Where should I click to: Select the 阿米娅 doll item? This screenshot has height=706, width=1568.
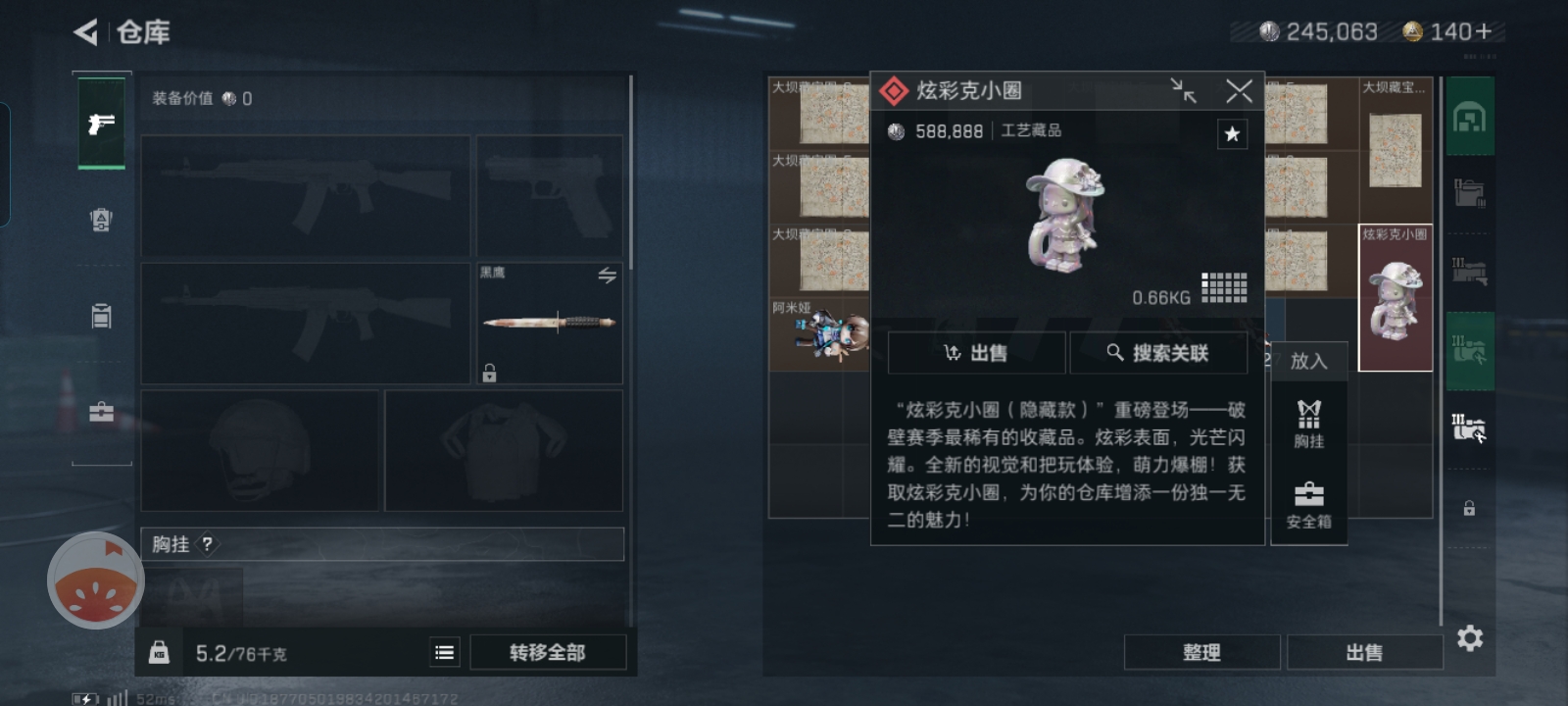(x=819, y=335)
